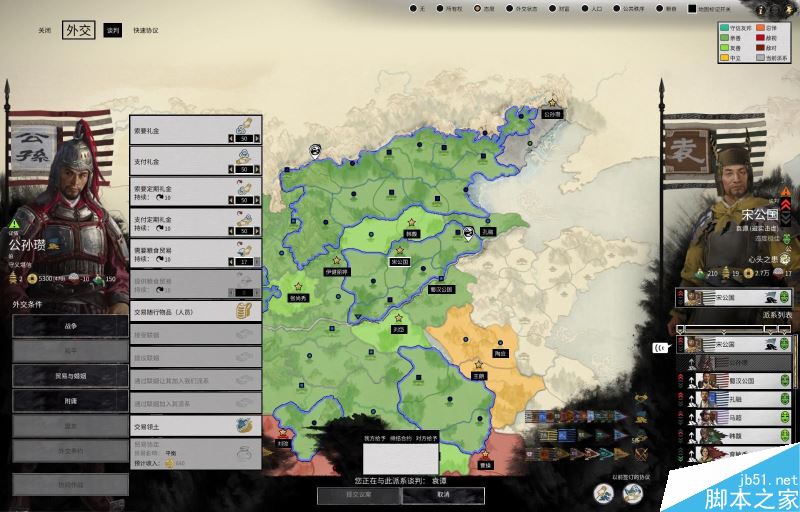Open the 附庸 vassal diplomacy category
The image size is (800, 512).
tap(70, 399)
